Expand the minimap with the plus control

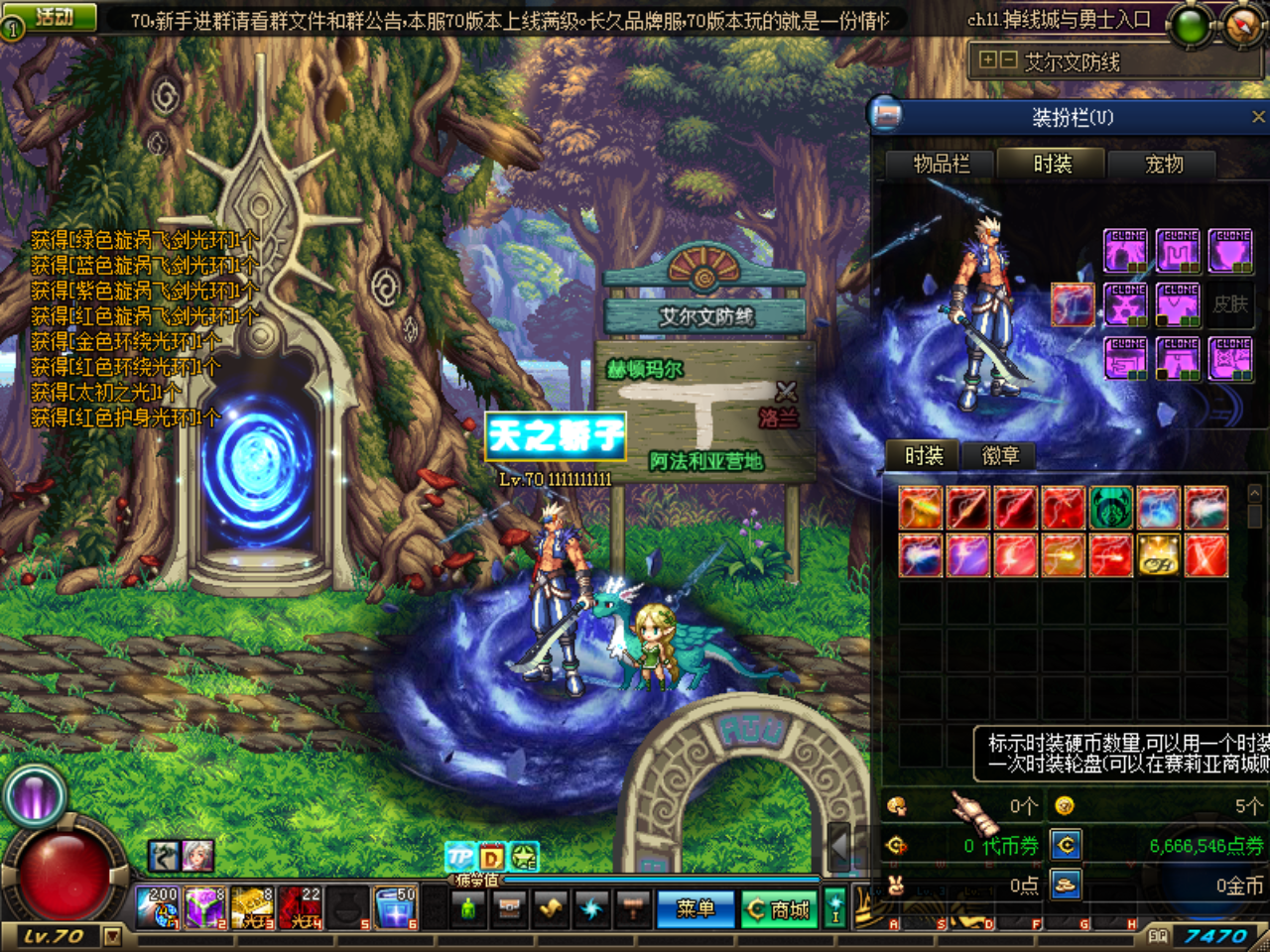pos(988,60)
